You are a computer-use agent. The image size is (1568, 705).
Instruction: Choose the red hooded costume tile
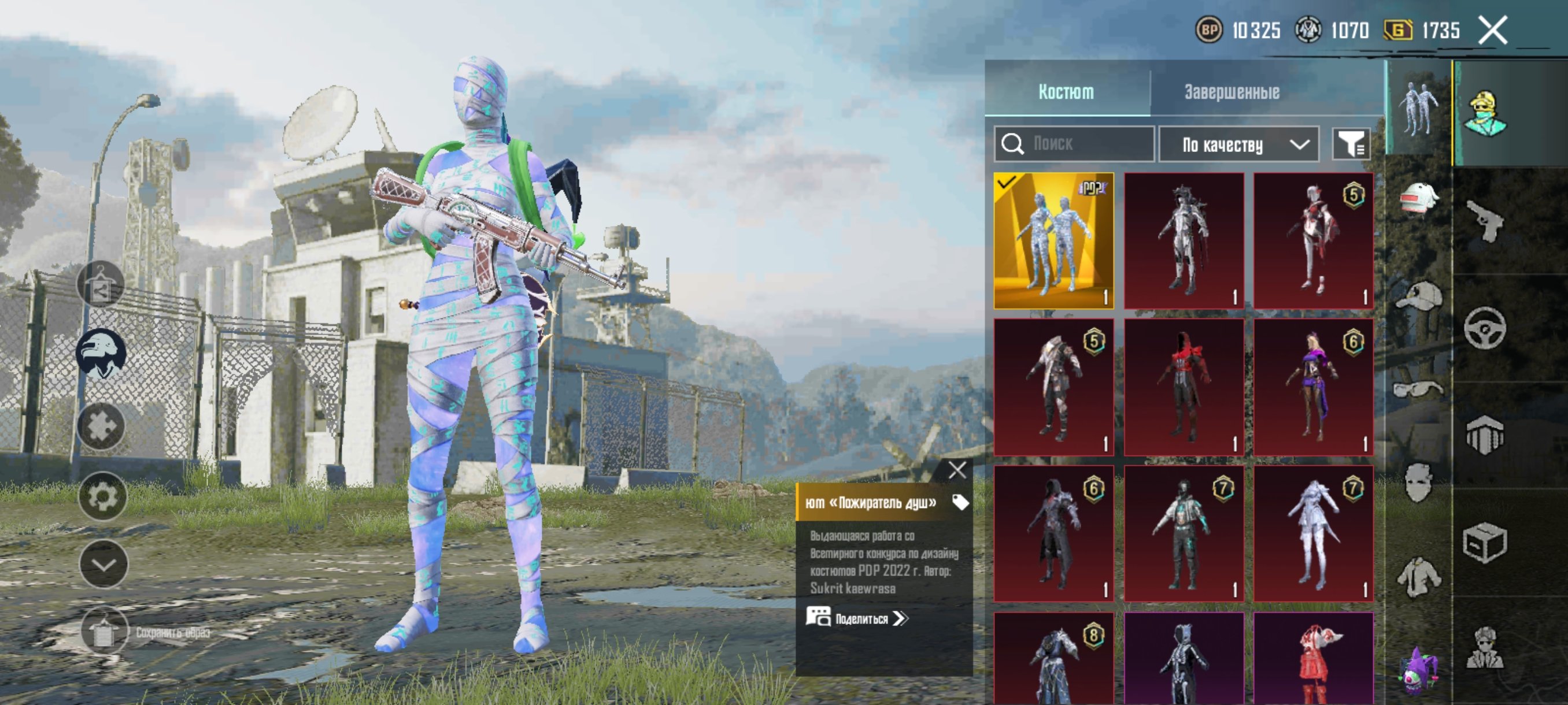pyautogui.click(x=1184, y=387)
